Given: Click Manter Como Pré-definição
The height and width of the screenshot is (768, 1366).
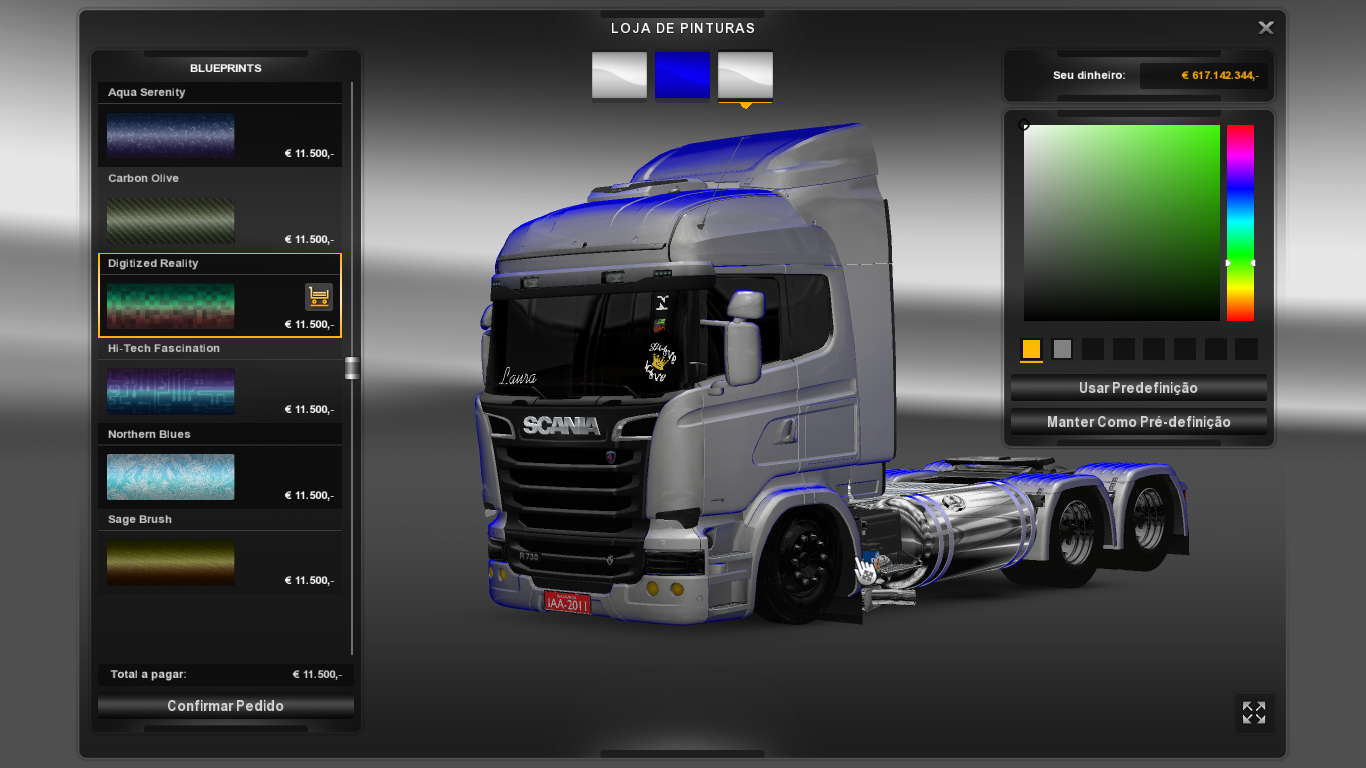Looking at the screenshot, I should (x=1138, y=421).
